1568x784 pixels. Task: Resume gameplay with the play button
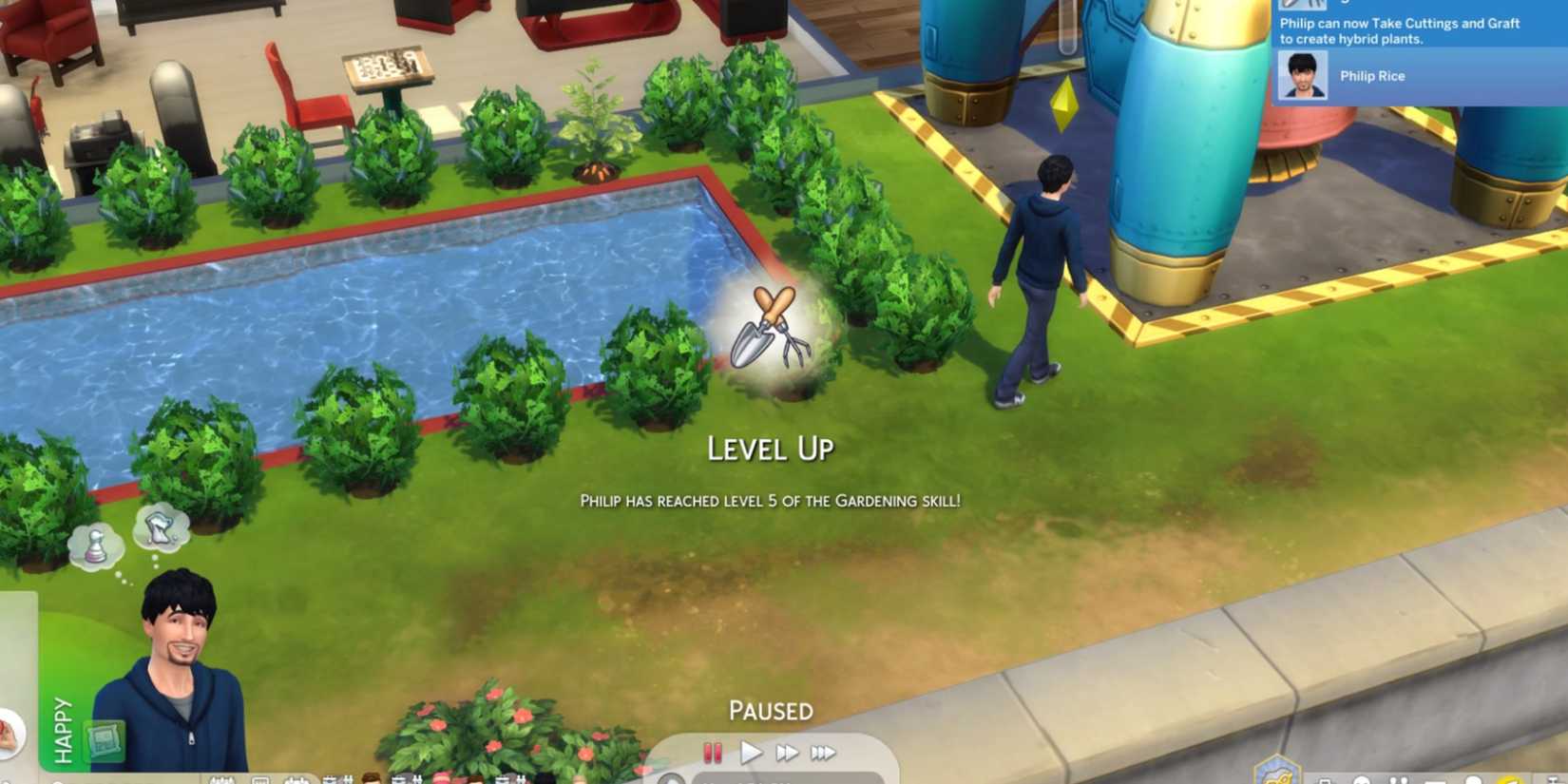[751, 753]
